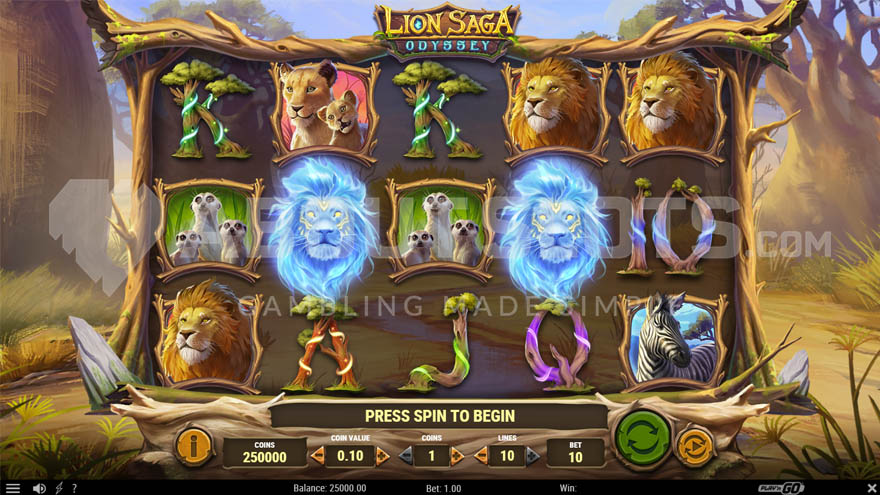Viewport: 880px width, 495px height.
Task: Decrease the number of coins
Action: [405, 456]
